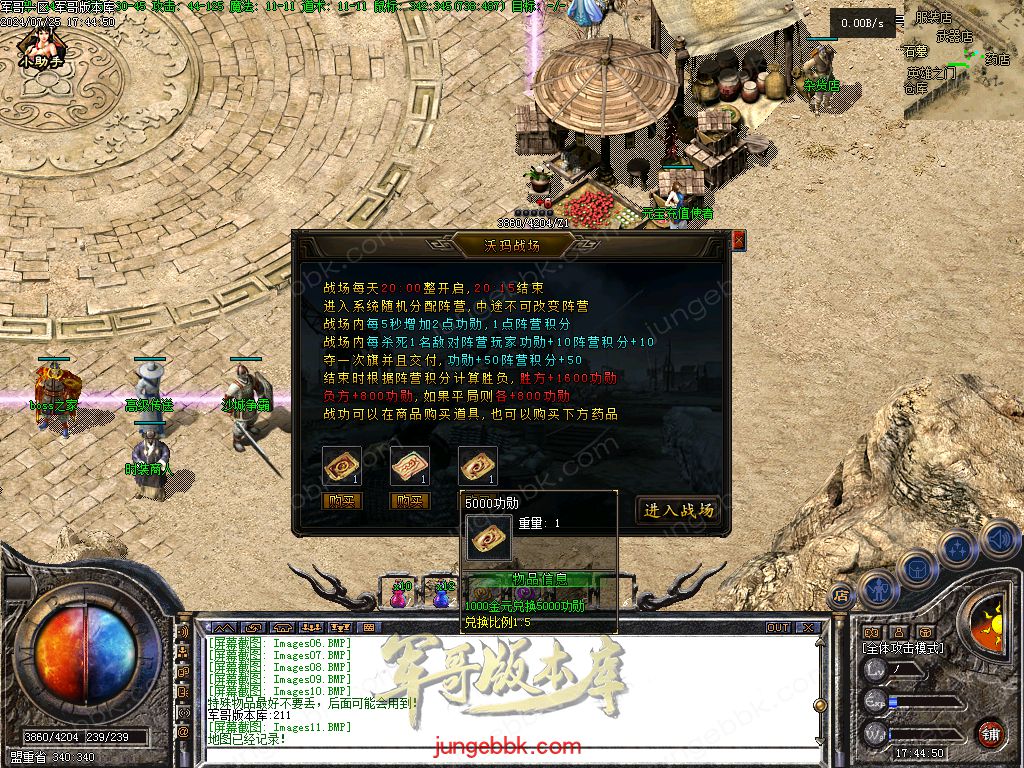Buy the first battlefield scroll with 购买
This screenshot has width=1024, height=768.
[x=342, y=501]
